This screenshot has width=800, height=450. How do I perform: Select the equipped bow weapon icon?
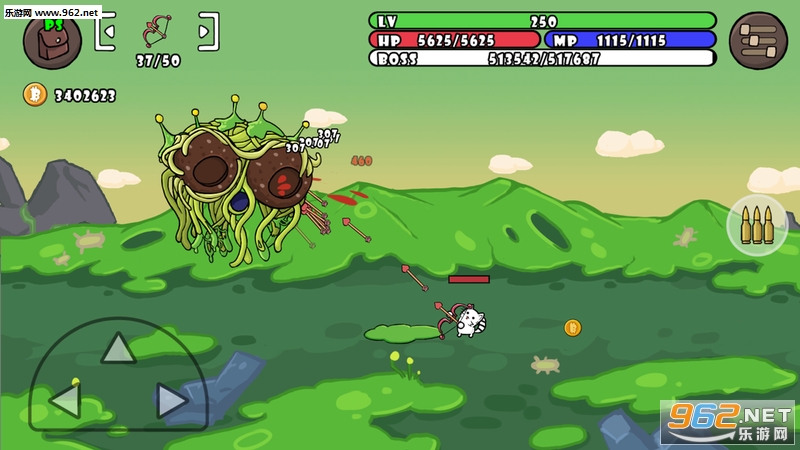[x=157, y=30]
